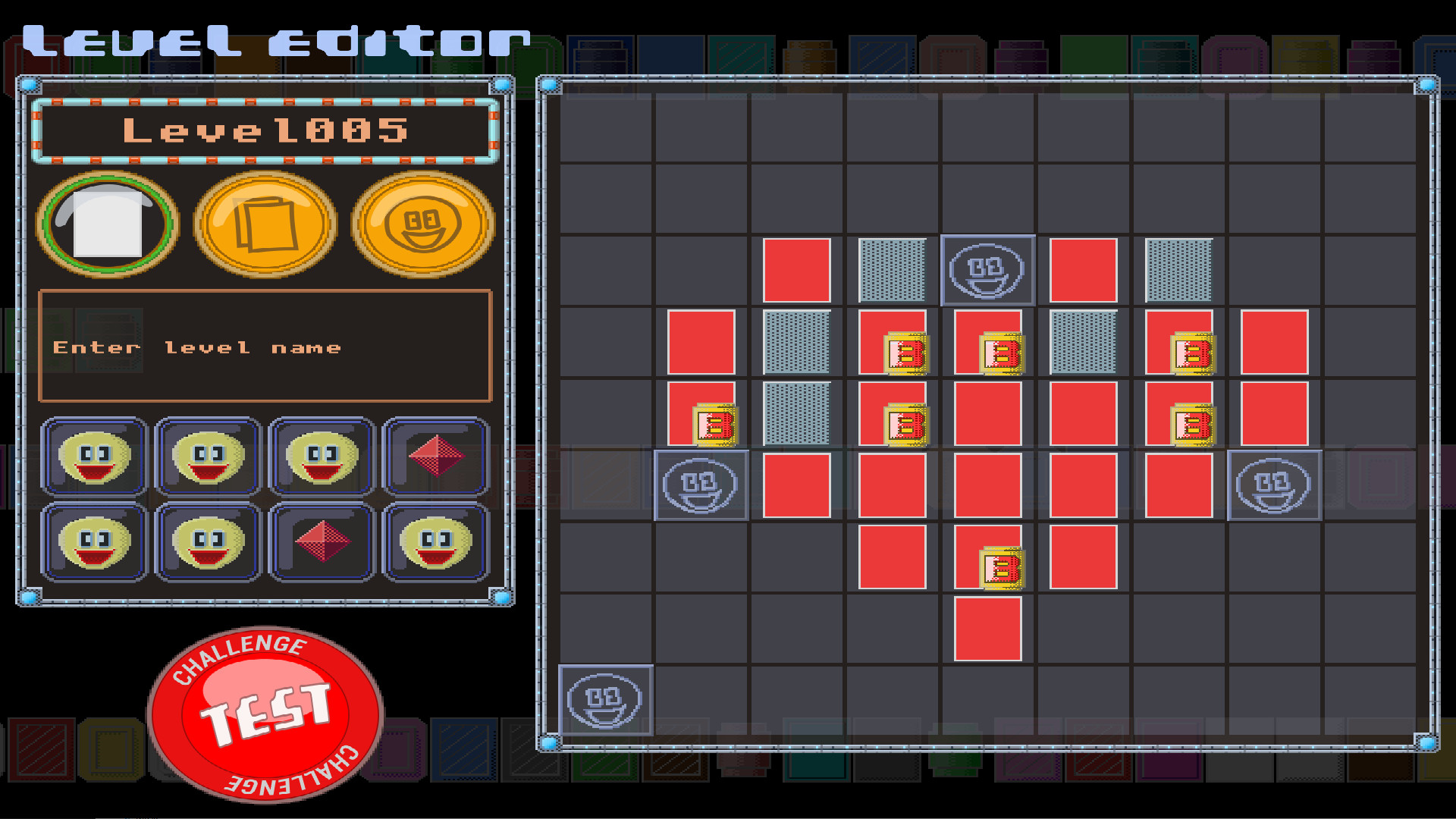
Task: Toggle the bottommost red block of the heart
Action: click(x=987, y=628)
